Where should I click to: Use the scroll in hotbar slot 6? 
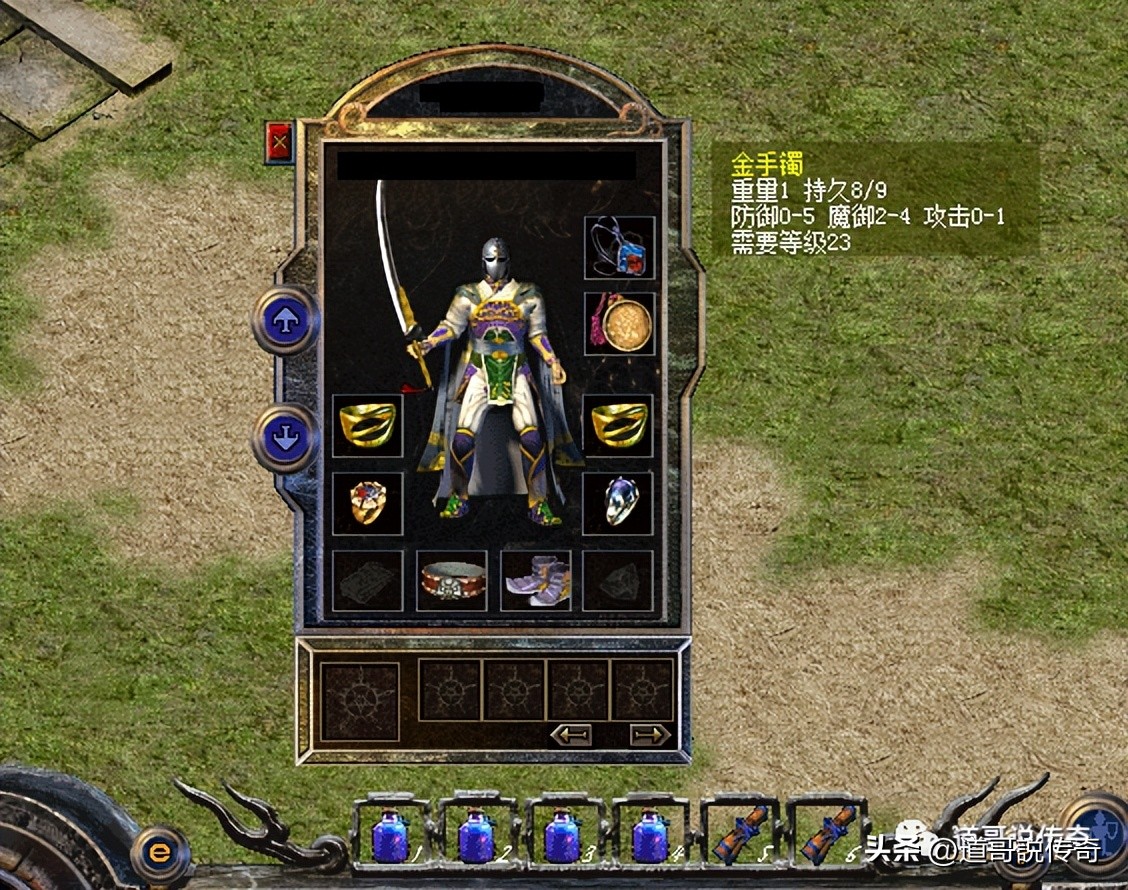[x=822, y=833]
